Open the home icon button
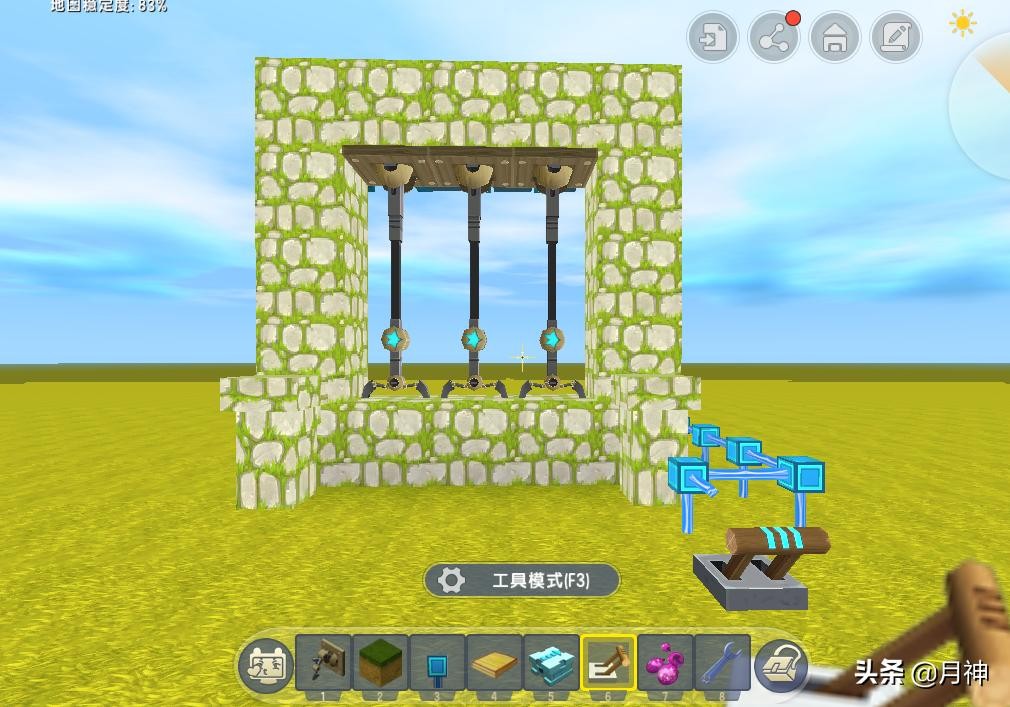Viewport: 1010px width, 707px height. (x=834, y=39)
